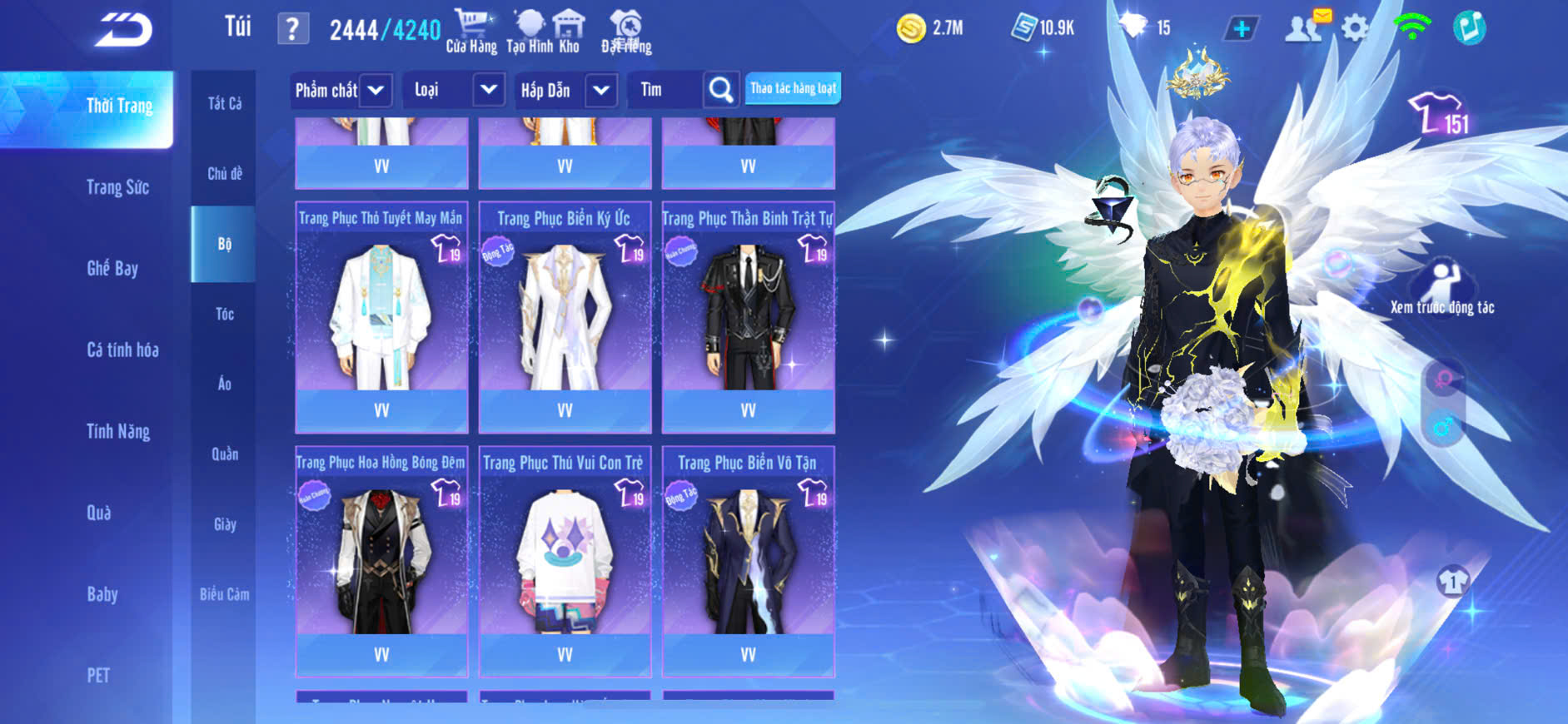
Task: Open the Cửa Hàng shop
Action: click(x=471, y=32)
